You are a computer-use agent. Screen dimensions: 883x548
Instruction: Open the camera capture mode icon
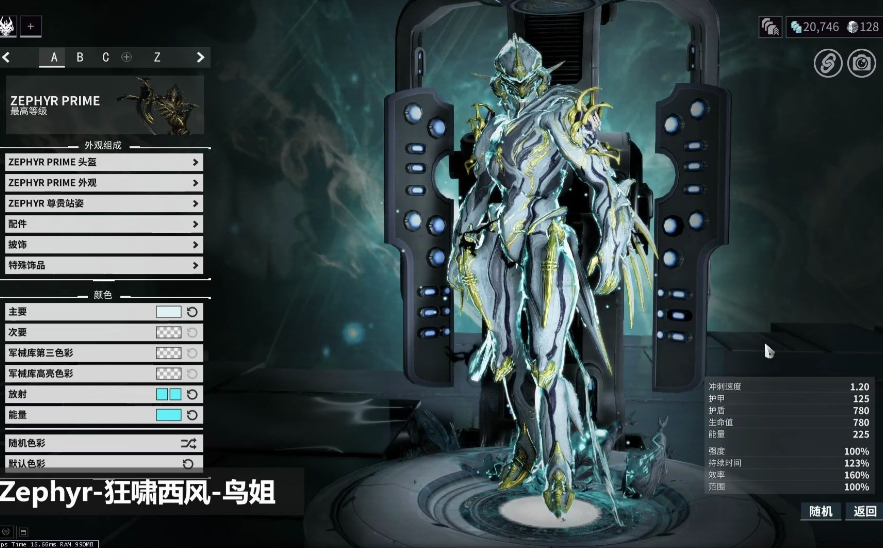[860, 63]
